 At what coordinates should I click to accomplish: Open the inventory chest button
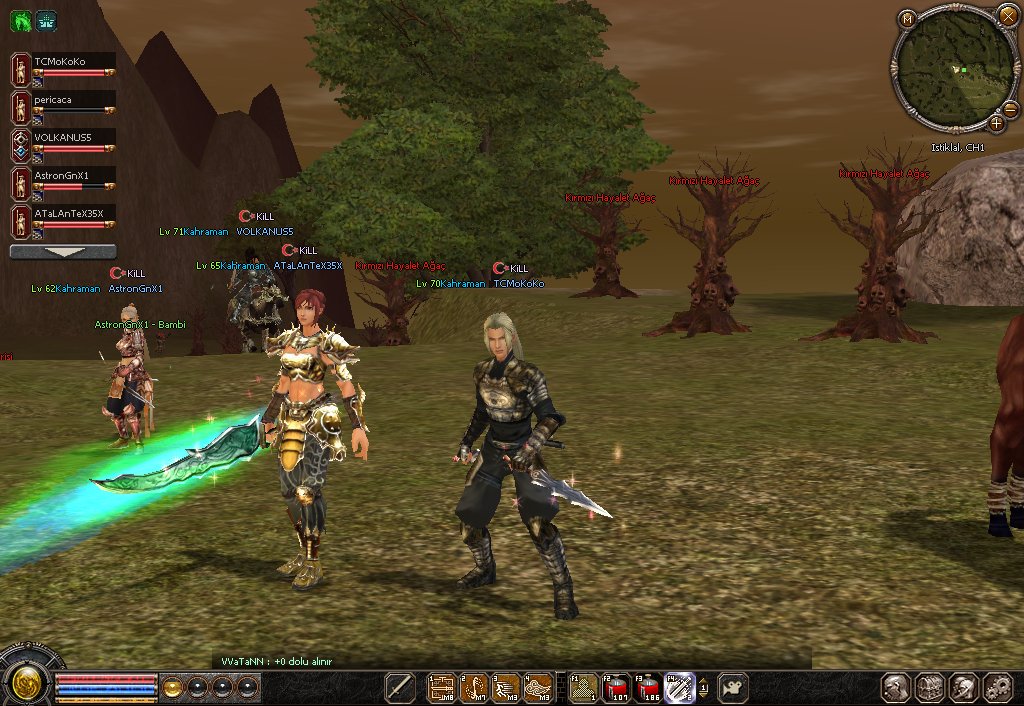click(x=930, y=688)
